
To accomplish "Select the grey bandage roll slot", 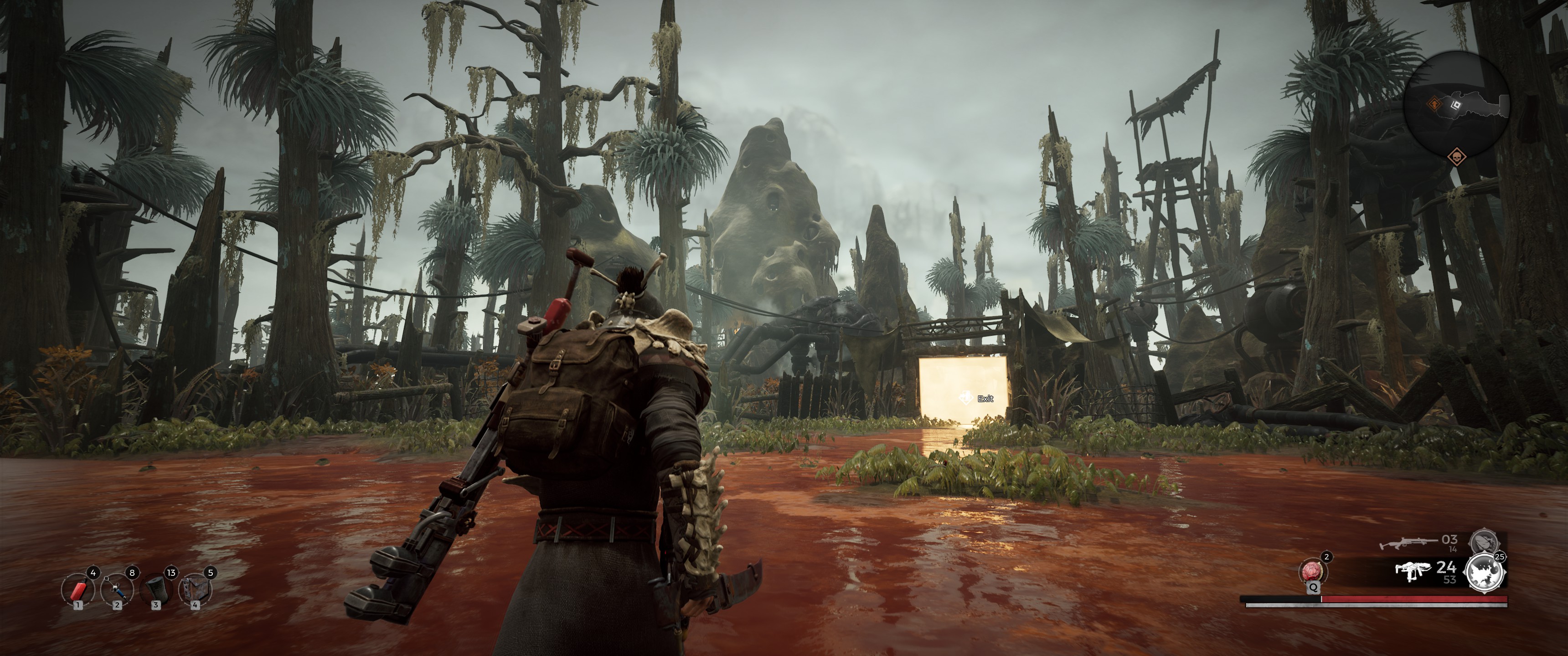I will pos(156,589).
